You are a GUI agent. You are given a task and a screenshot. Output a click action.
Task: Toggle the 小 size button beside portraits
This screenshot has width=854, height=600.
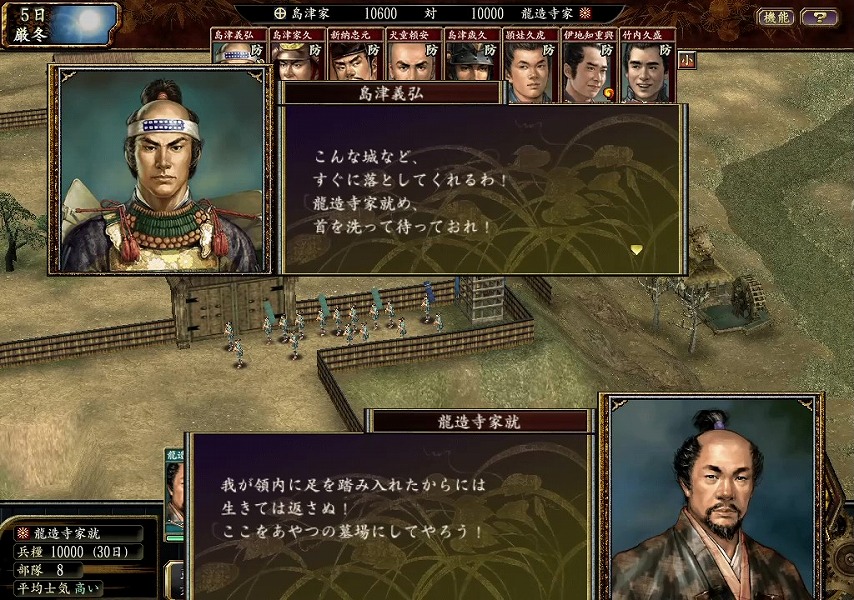687,59
